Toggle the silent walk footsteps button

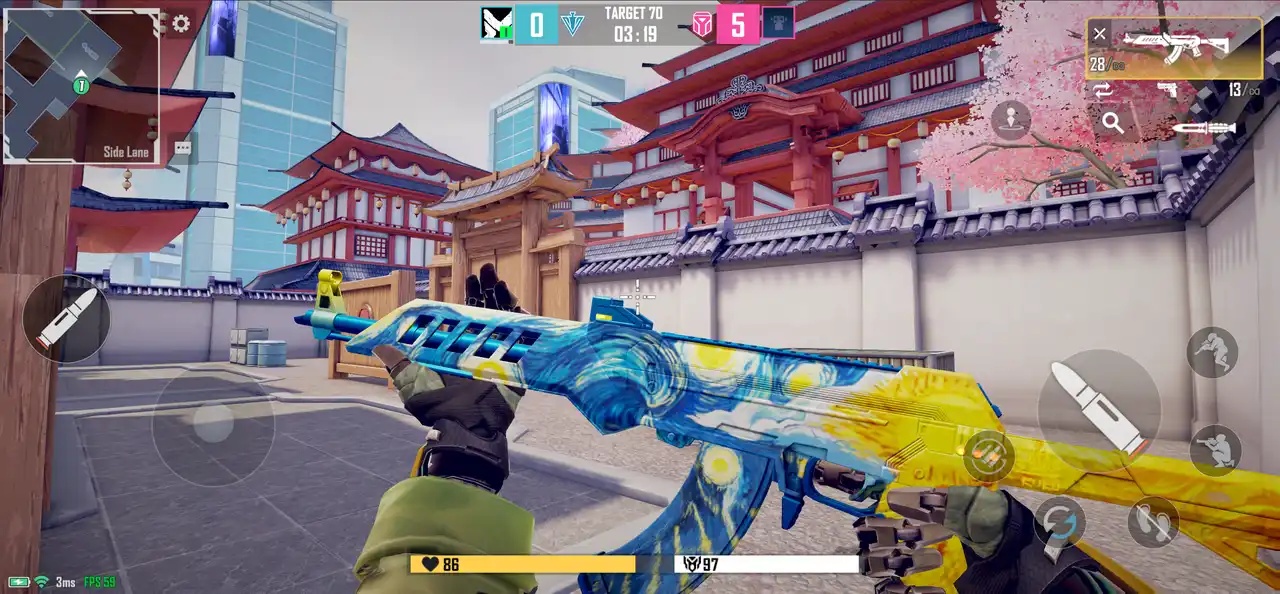tap(1153, 521)
